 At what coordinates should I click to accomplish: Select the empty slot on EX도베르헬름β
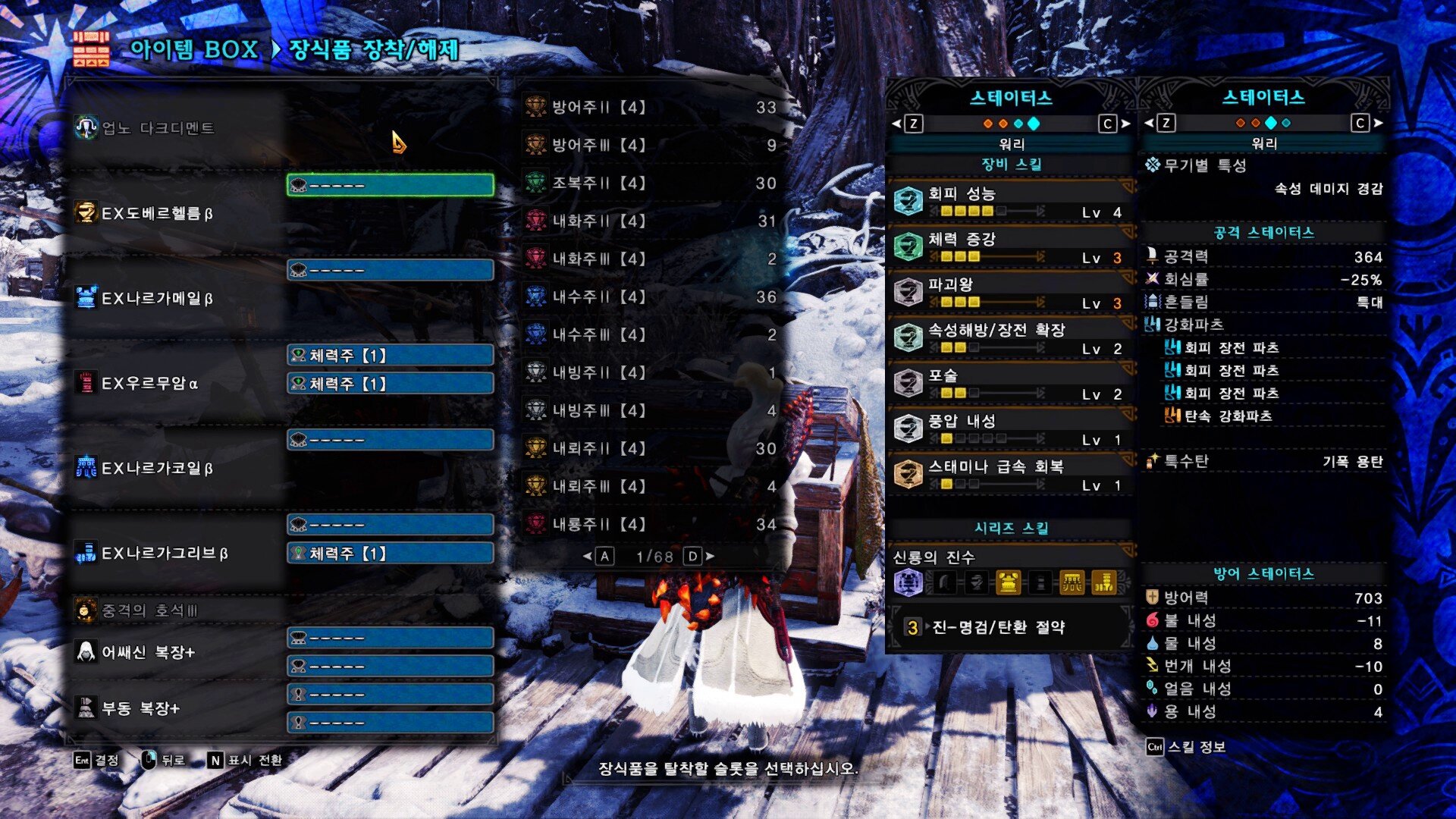coord(391,185)
